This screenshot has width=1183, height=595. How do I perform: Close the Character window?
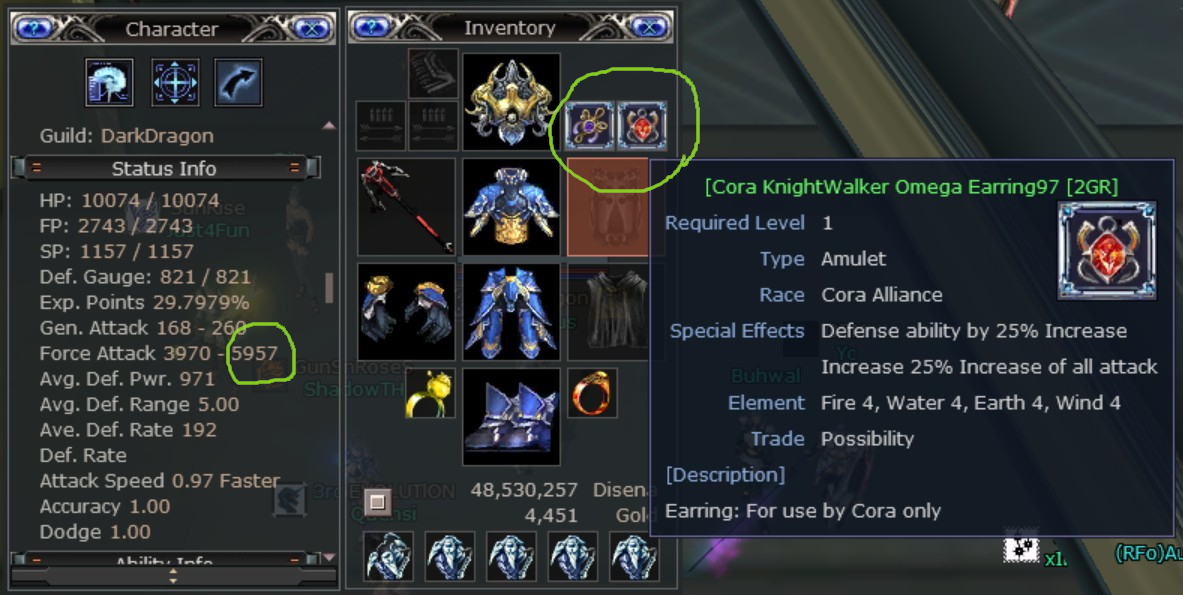(312, 28)
